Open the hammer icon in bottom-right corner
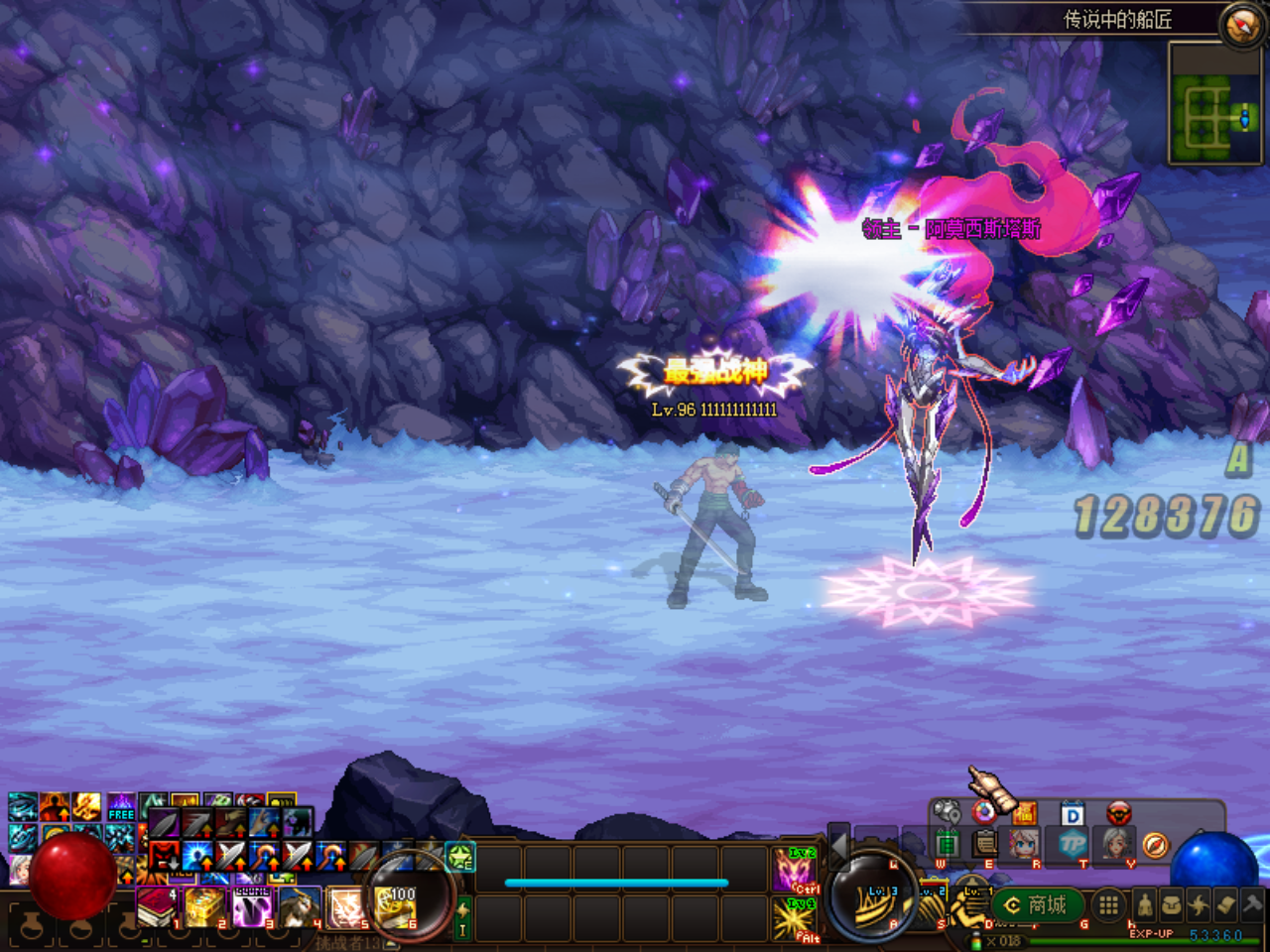The width and height of the screenshot is (1270, 952). point(1253,904)
